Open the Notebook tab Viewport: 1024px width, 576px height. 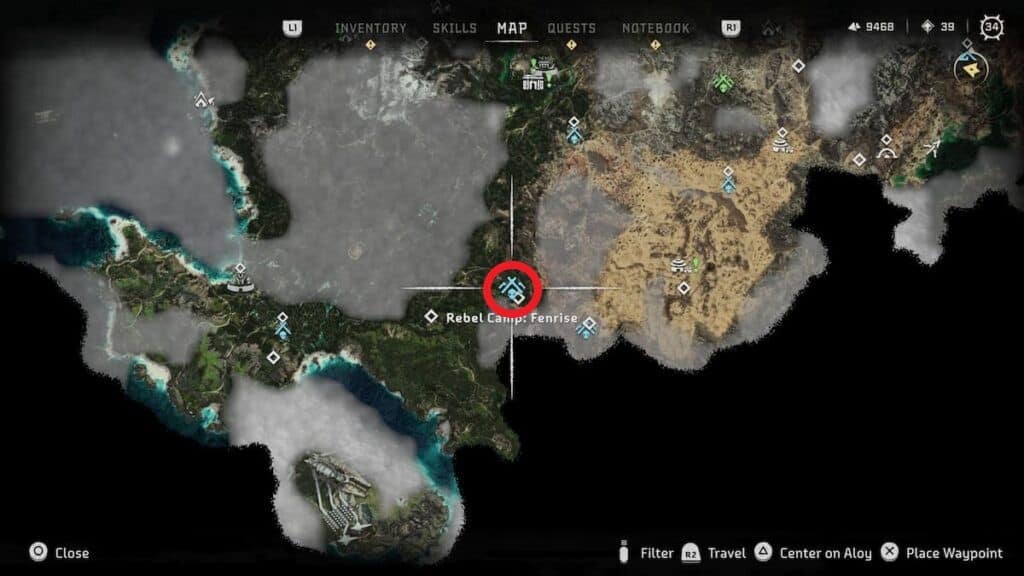(655, 28)
